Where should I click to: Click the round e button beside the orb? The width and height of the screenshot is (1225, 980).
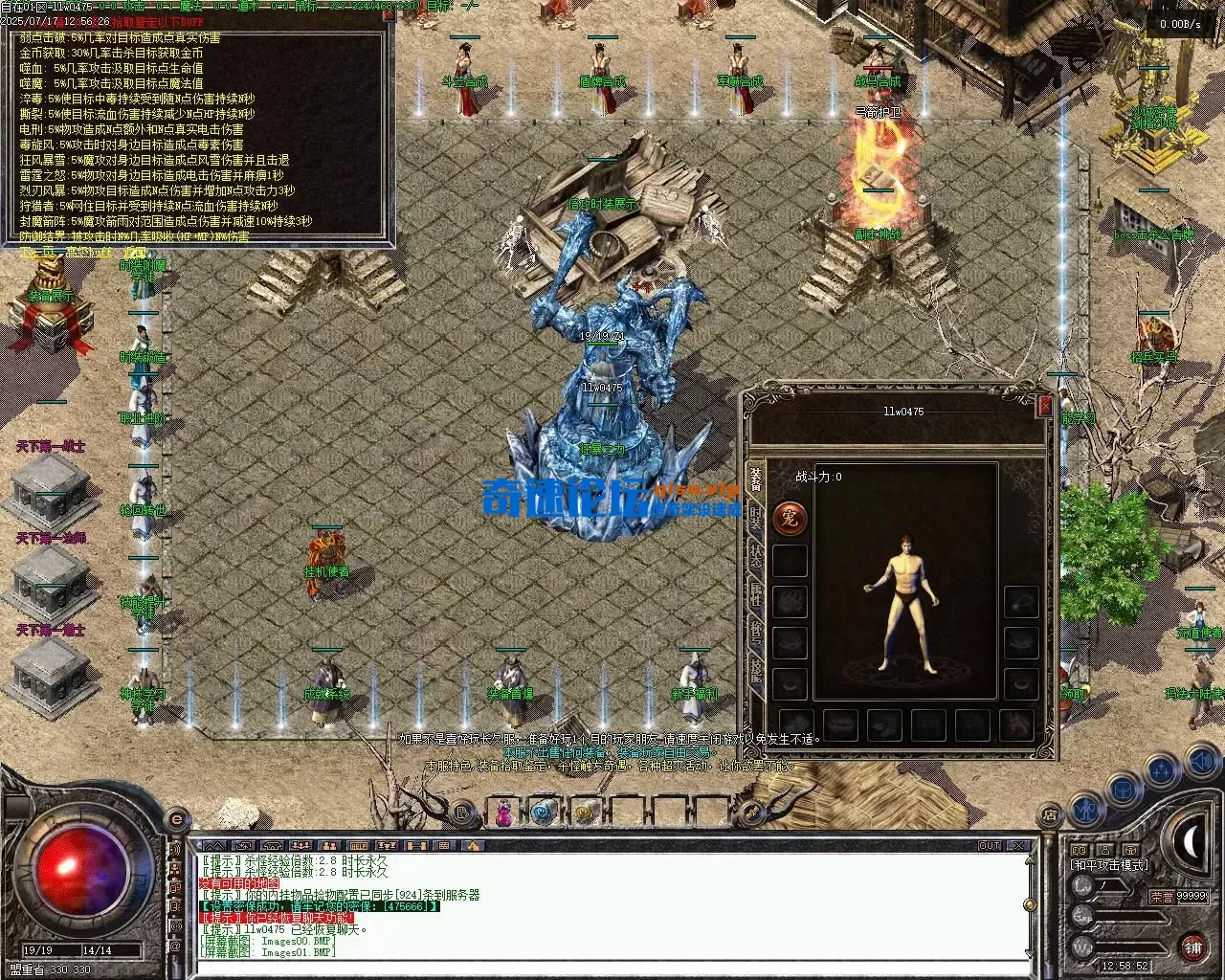176,819
